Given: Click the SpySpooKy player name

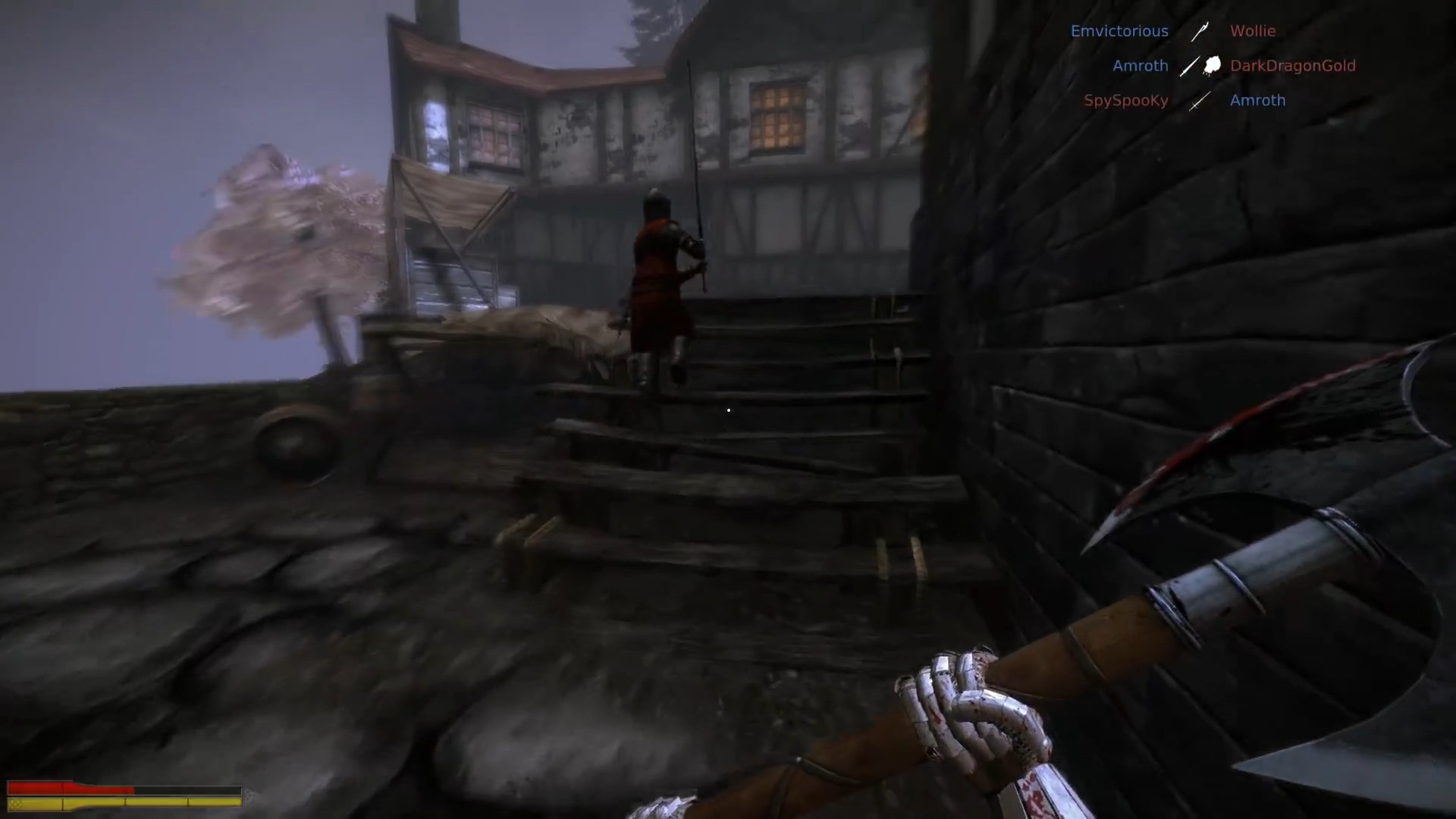Looking at the screenshot, I should point(1126,100).
